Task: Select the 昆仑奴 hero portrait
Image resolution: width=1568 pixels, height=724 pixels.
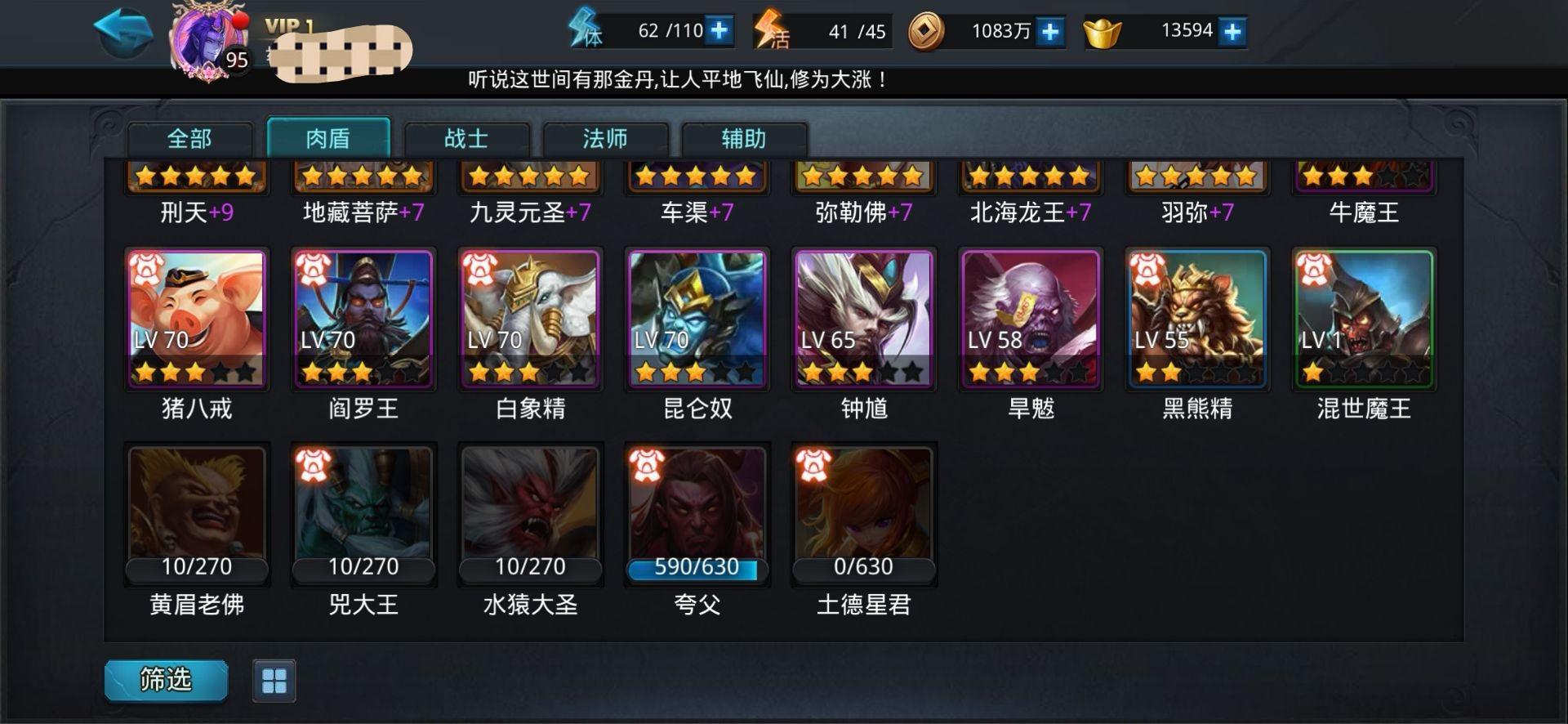Action: [x=696, y=319]
